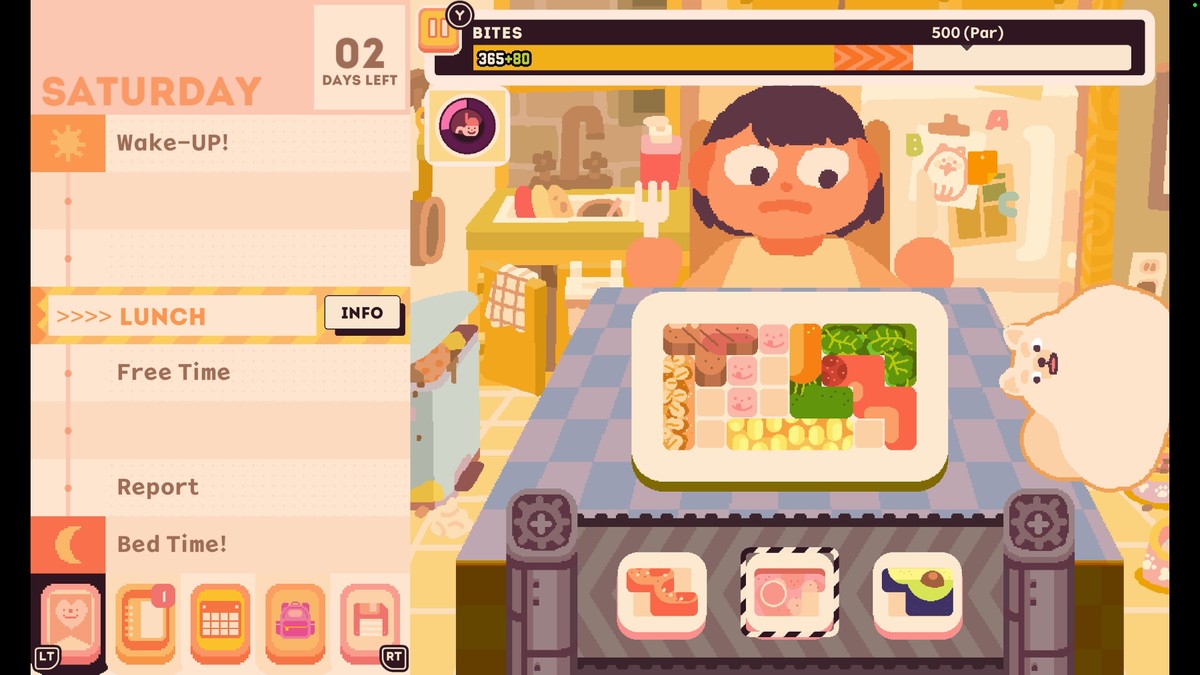The image size is (1200, 675).
Task: Click the corn piece on the plate
Action: pyautogui.click(x=790, y=434)
